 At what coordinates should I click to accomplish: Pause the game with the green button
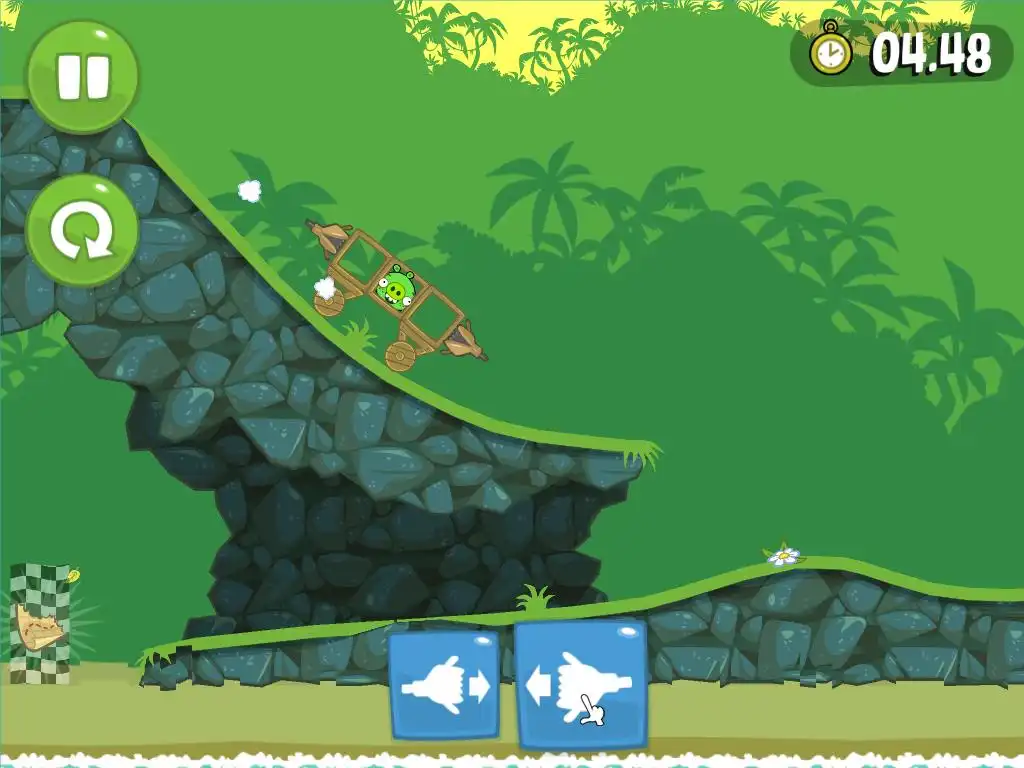[x=82, y=77]
